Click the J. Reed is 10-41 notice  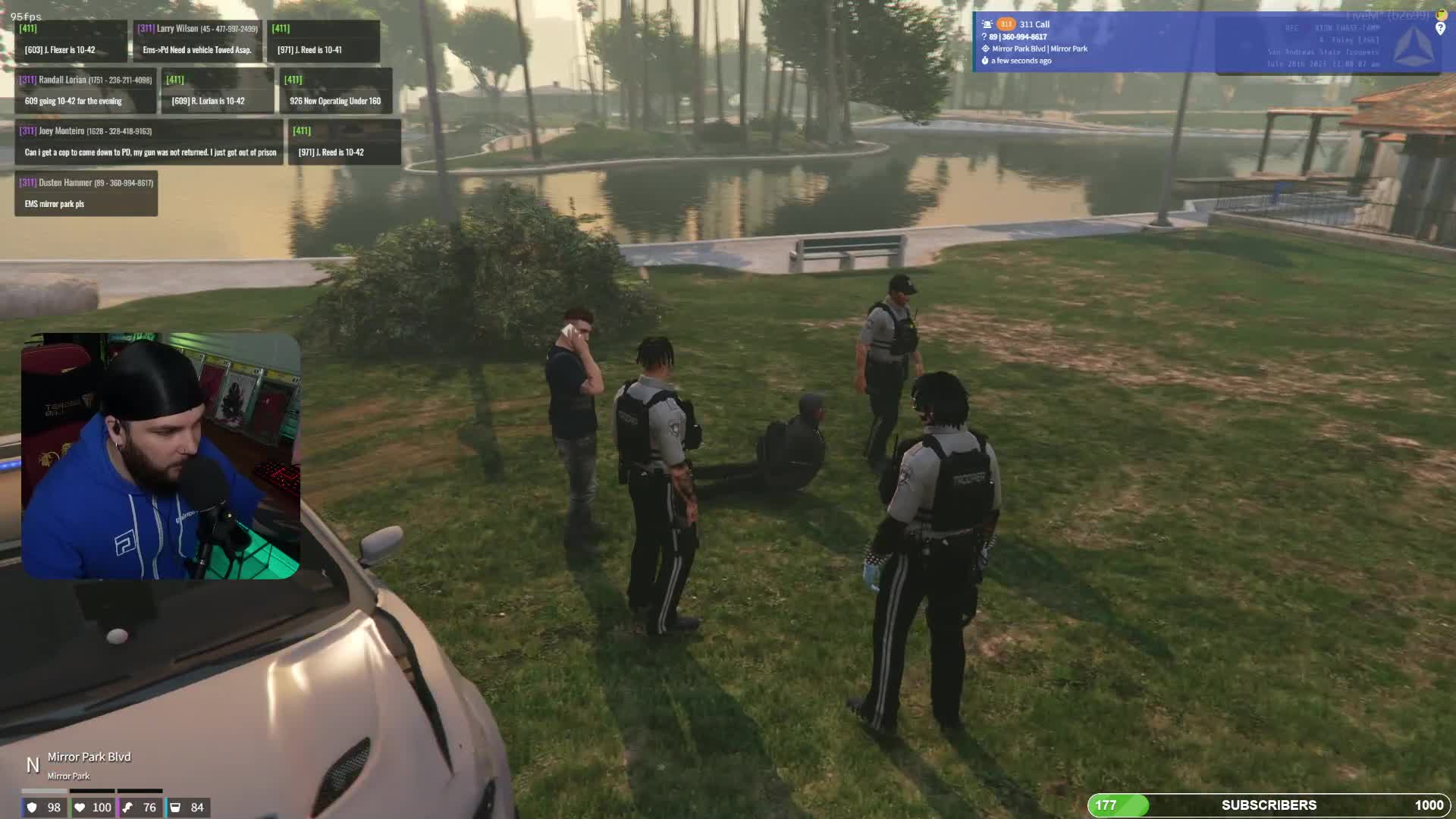point(323,41)
